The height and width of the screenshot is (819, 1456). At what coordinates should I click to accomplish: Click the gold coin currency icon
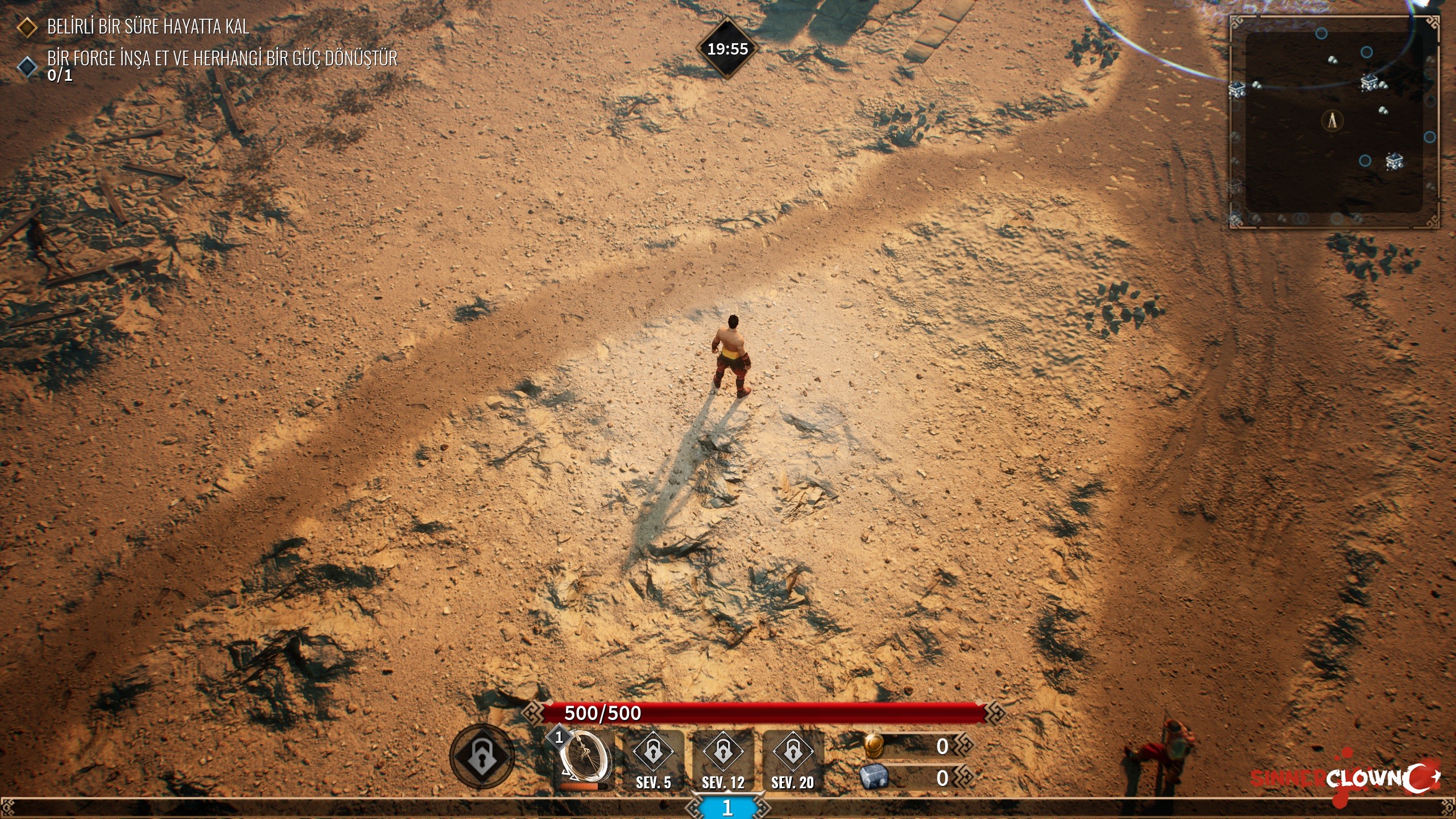pyautogui.click(x=874, y=745)
